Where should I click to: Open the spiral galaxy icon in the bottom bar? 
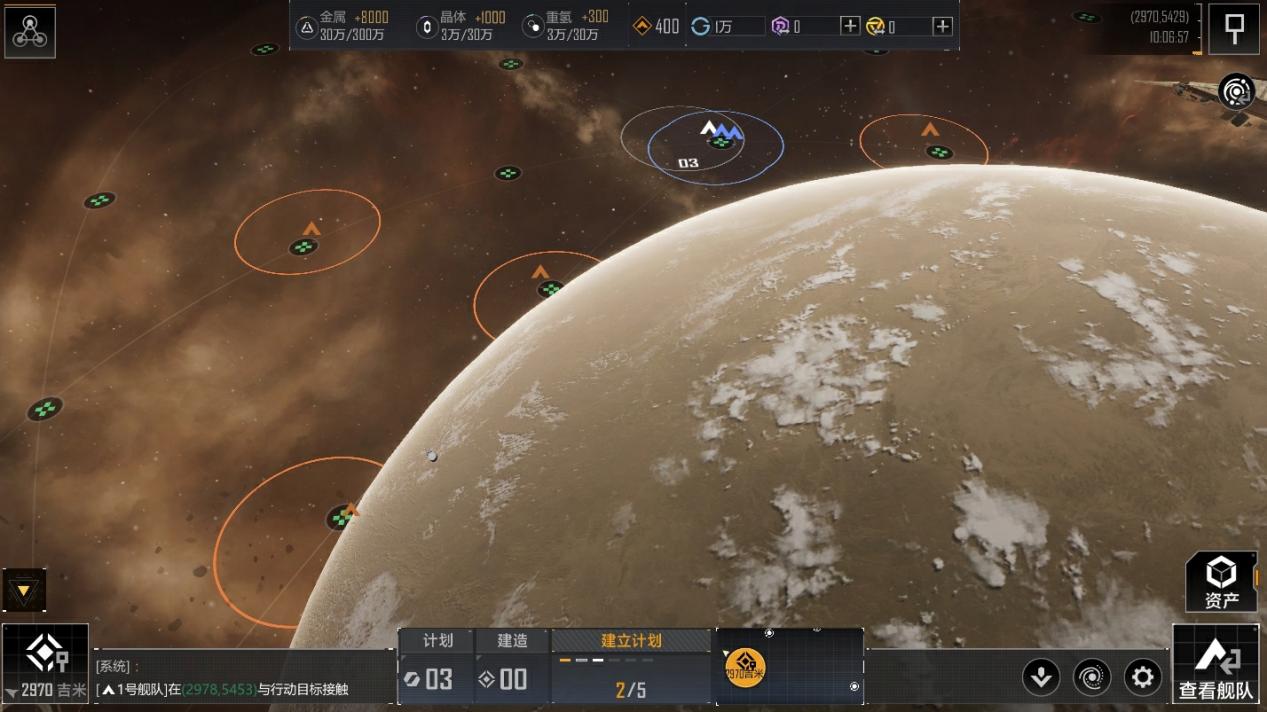pos(1091,677)
